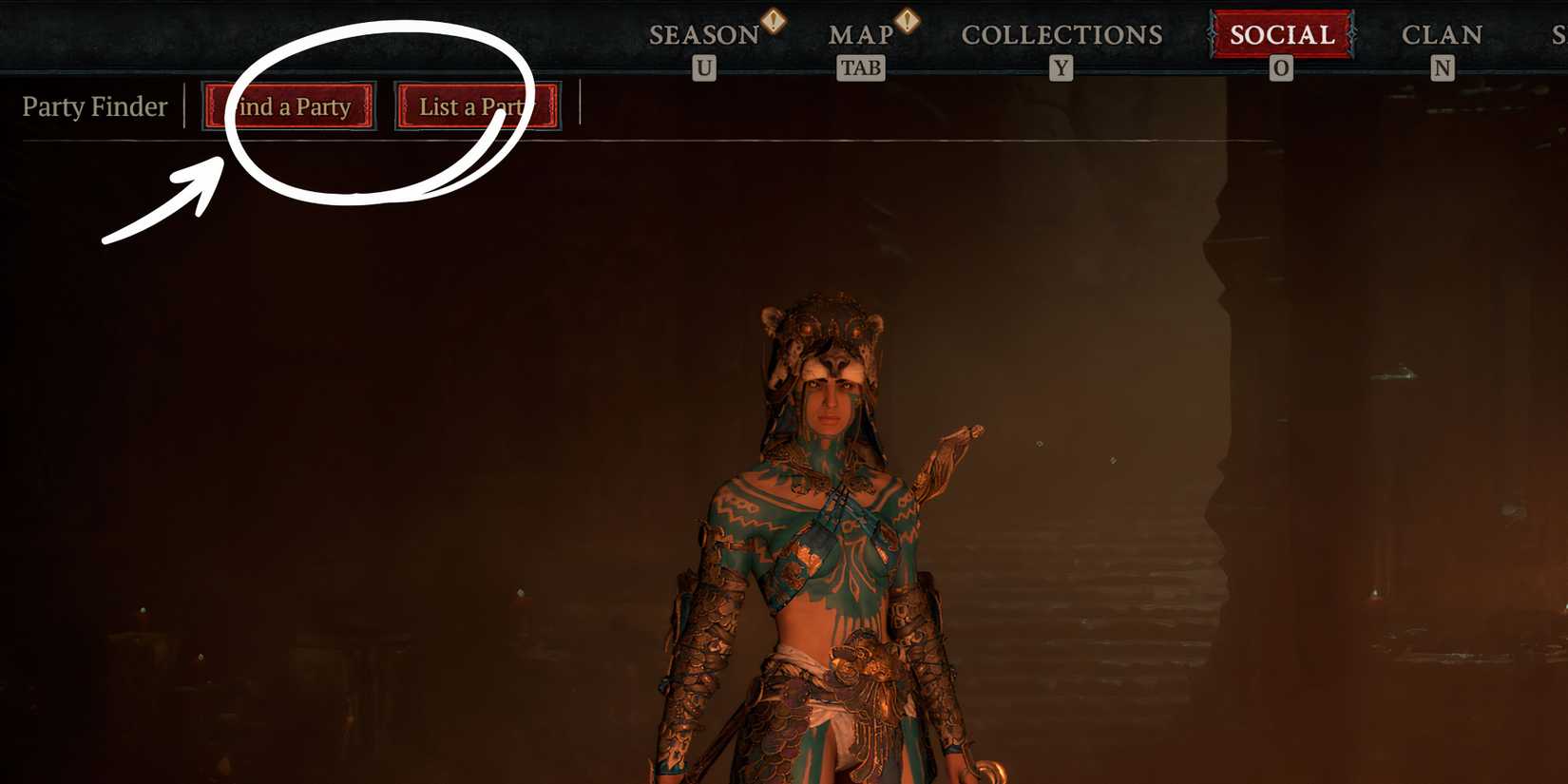1568x784 pixels.
Task: Select the Social tab
Action: [1282, 36]
